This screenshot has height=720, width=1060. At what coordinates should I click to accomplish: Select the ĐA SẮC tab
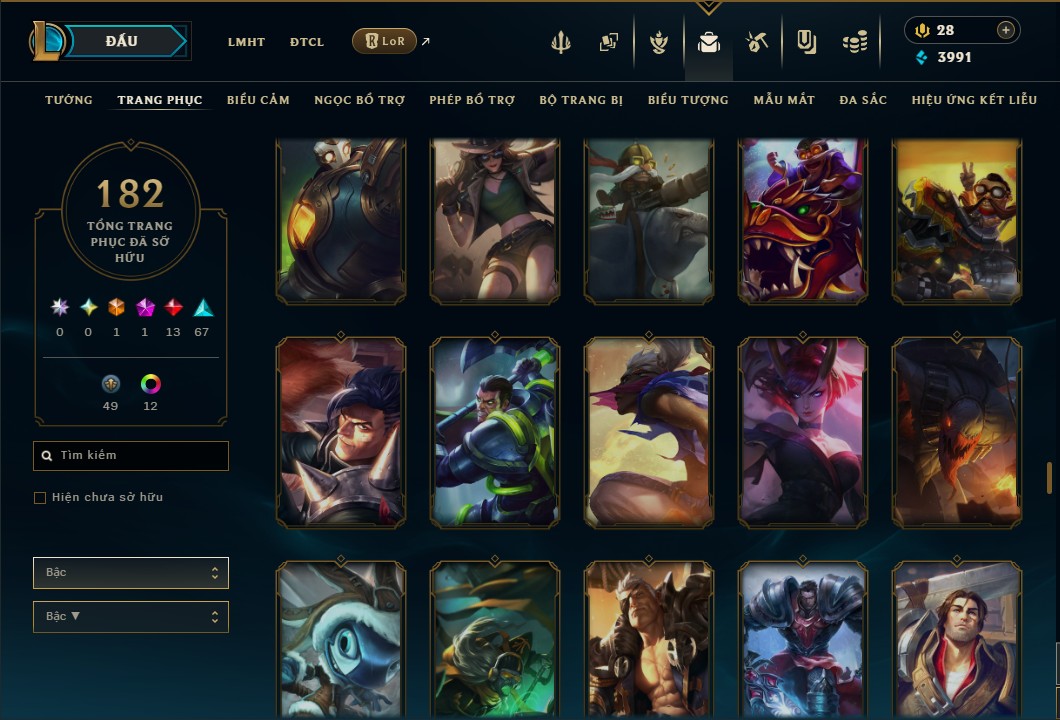point(863,100)
